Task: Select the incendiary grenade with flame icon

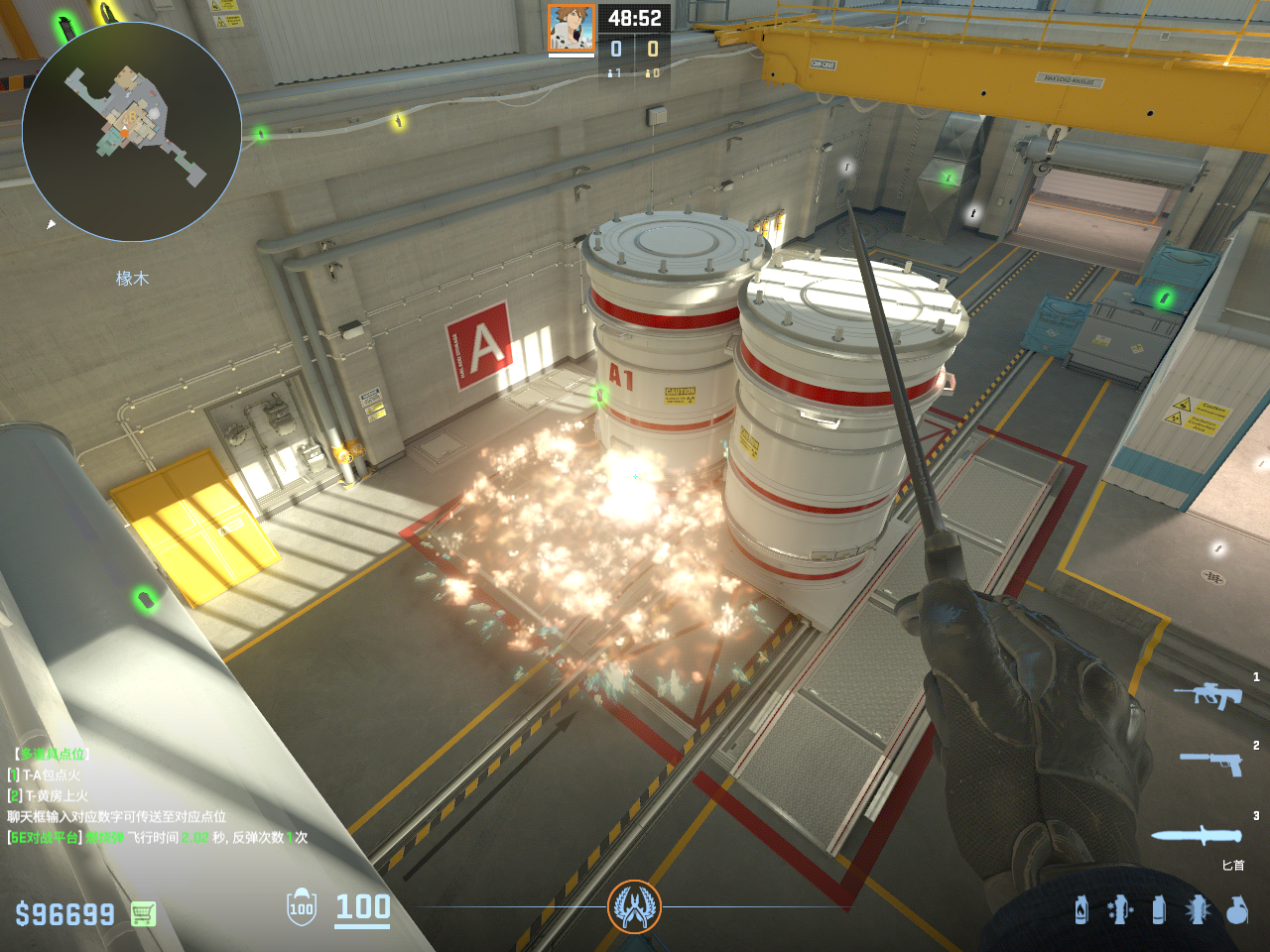Action: pos(1081,909)
